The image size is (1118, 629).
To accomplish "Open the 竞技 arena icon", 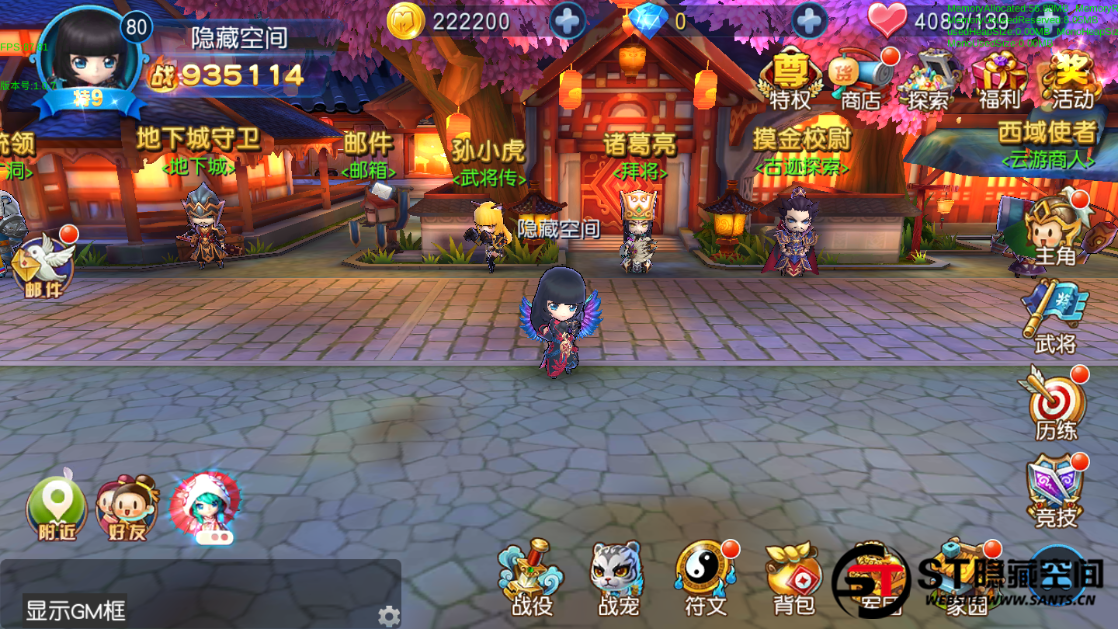I will (x=1054, y=490).
